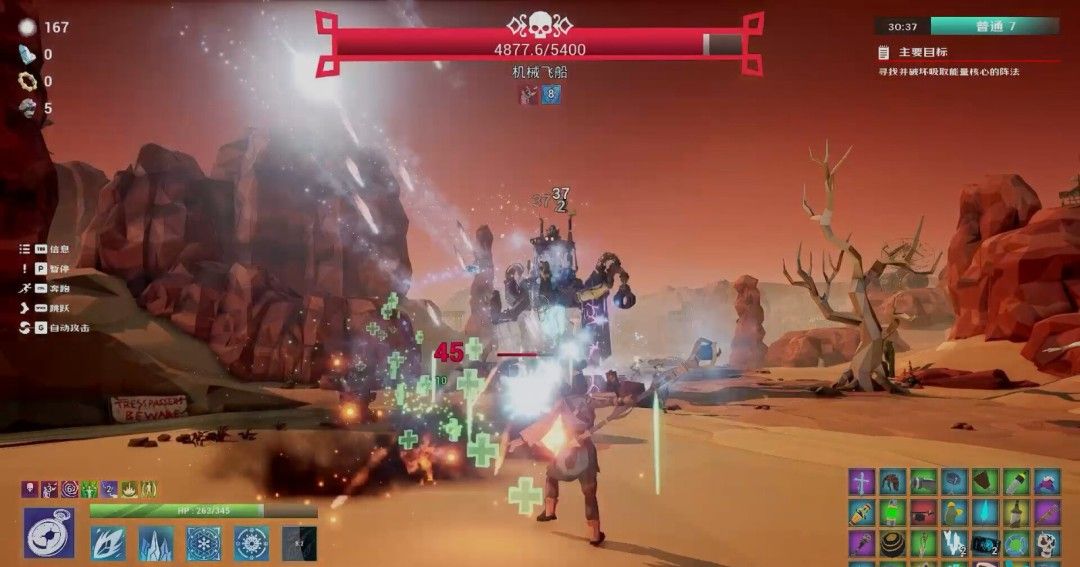This screenshot has height=567, width=1080.
Task: Inspect the purple spiral buff icon
Action: [69, 489]
